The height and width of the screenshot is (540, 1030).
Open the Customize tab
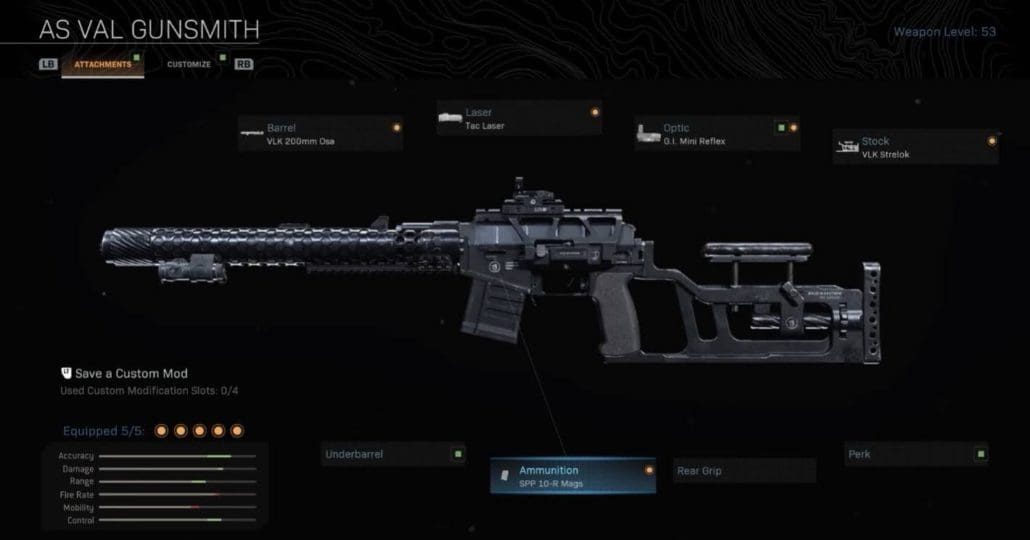point(189,64)
